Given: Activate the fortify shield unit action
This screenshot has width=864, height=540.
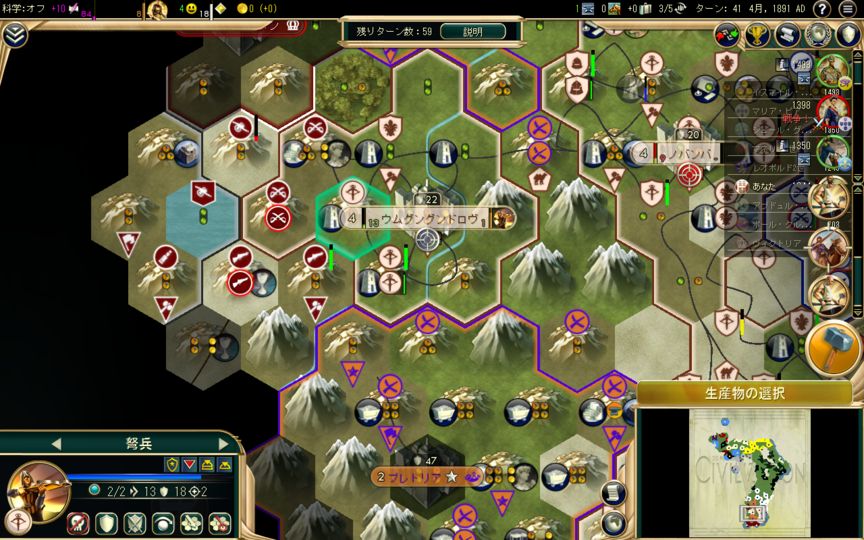Looking at the screenshot, I should coord(106,522).
